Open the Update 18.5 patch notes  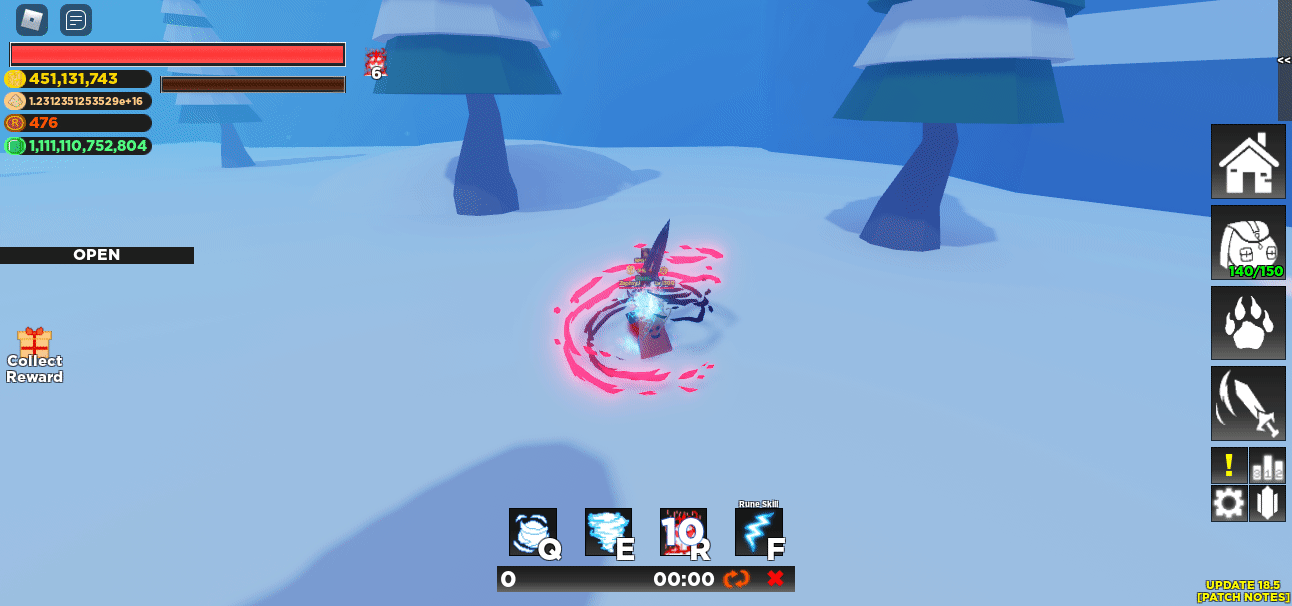pos(1242,591)
